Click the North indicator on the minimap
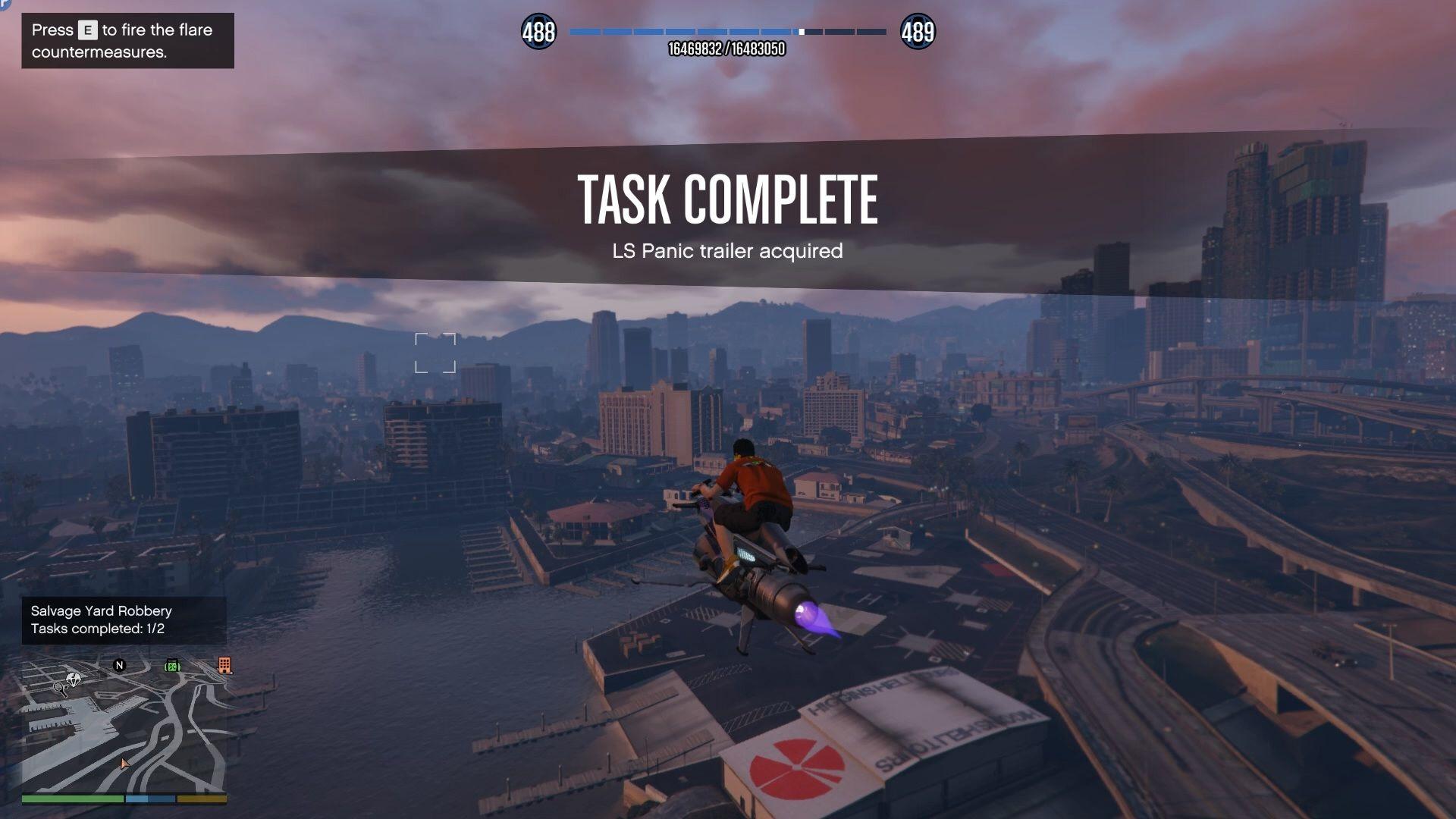Viewport: 1456px width, 819px height. [119, 665]
